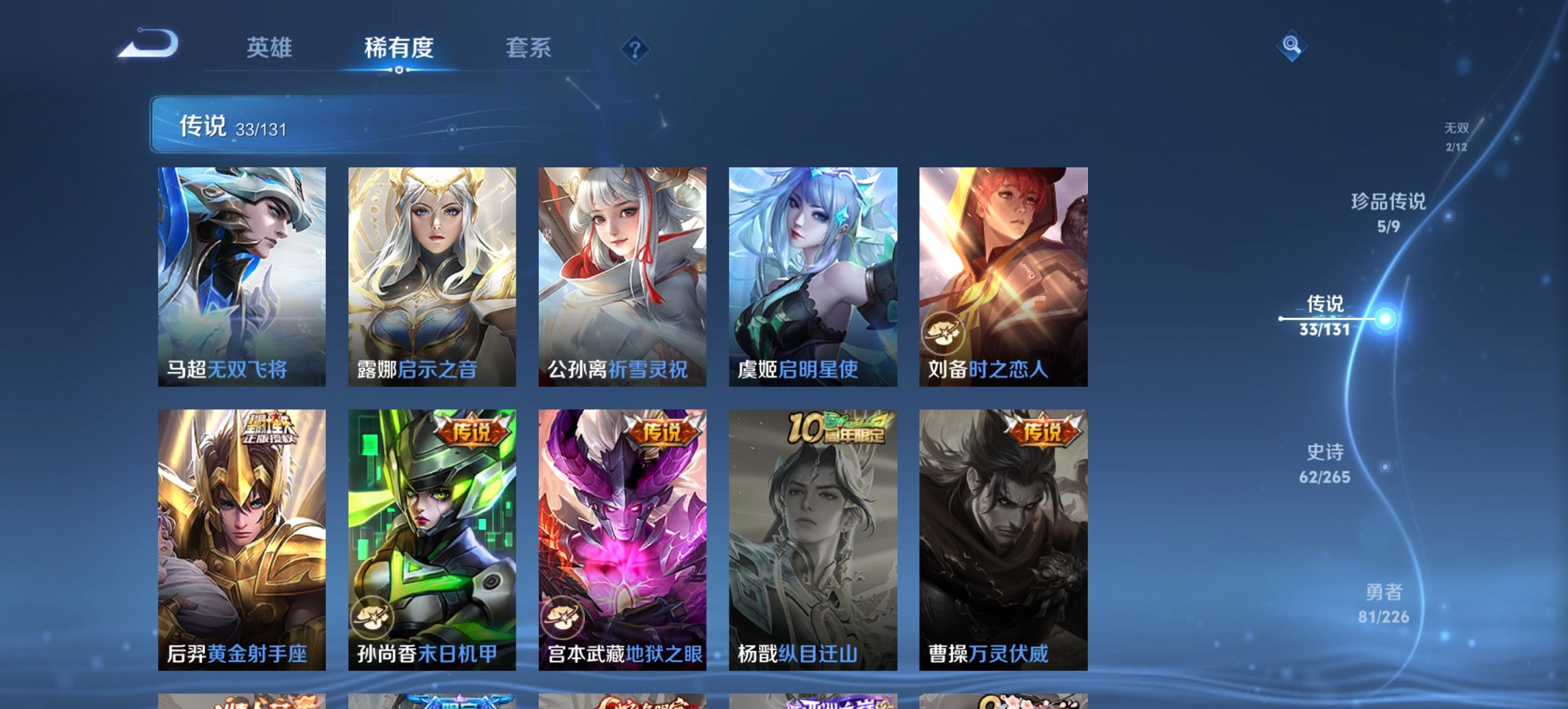Screen dimensions: 1568x709
Task: Open the help question mark icon
Action: click(633, 48)
